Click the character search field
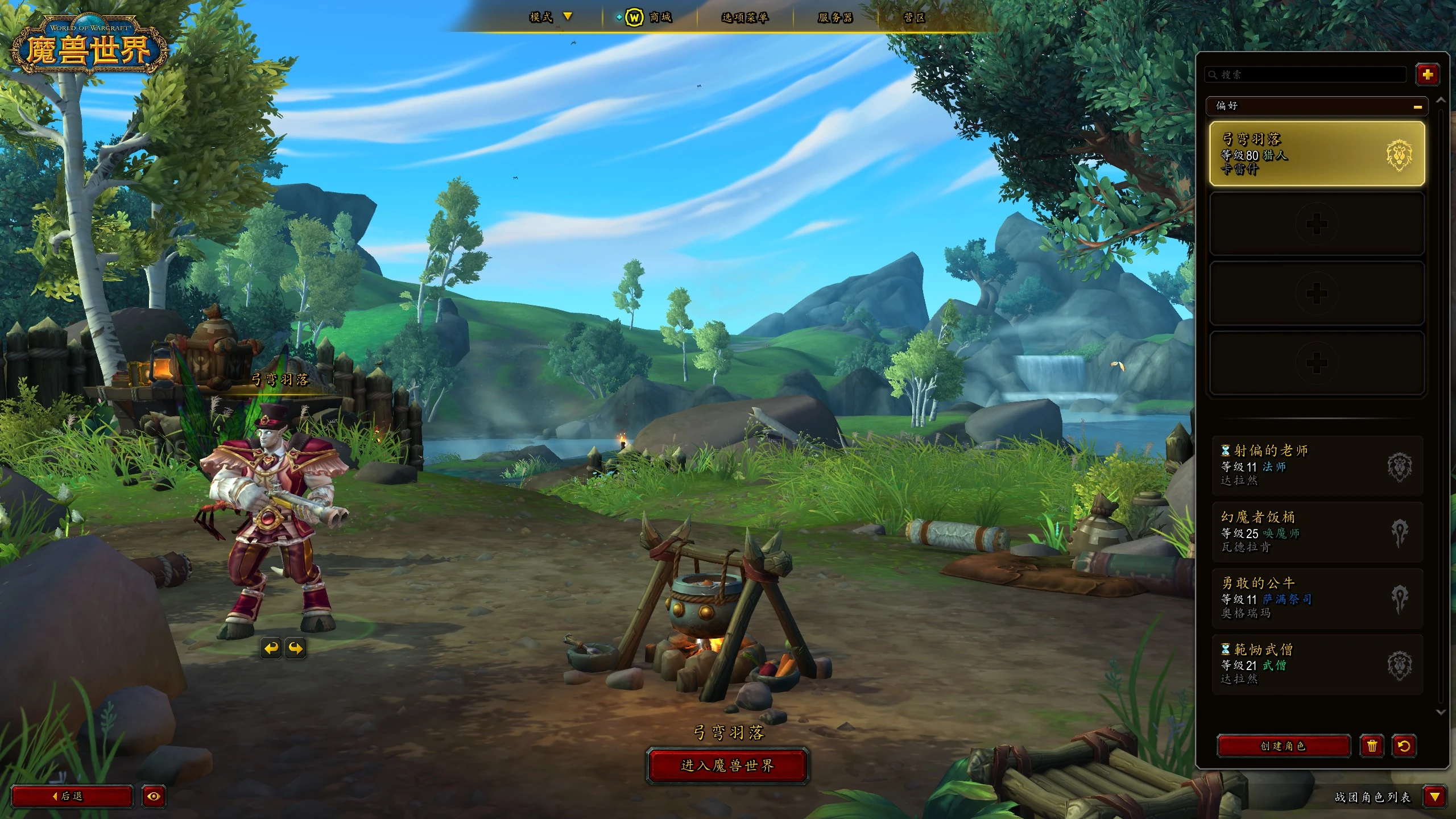Screen dimensions: 1456x819 [x=1308, y=75]
